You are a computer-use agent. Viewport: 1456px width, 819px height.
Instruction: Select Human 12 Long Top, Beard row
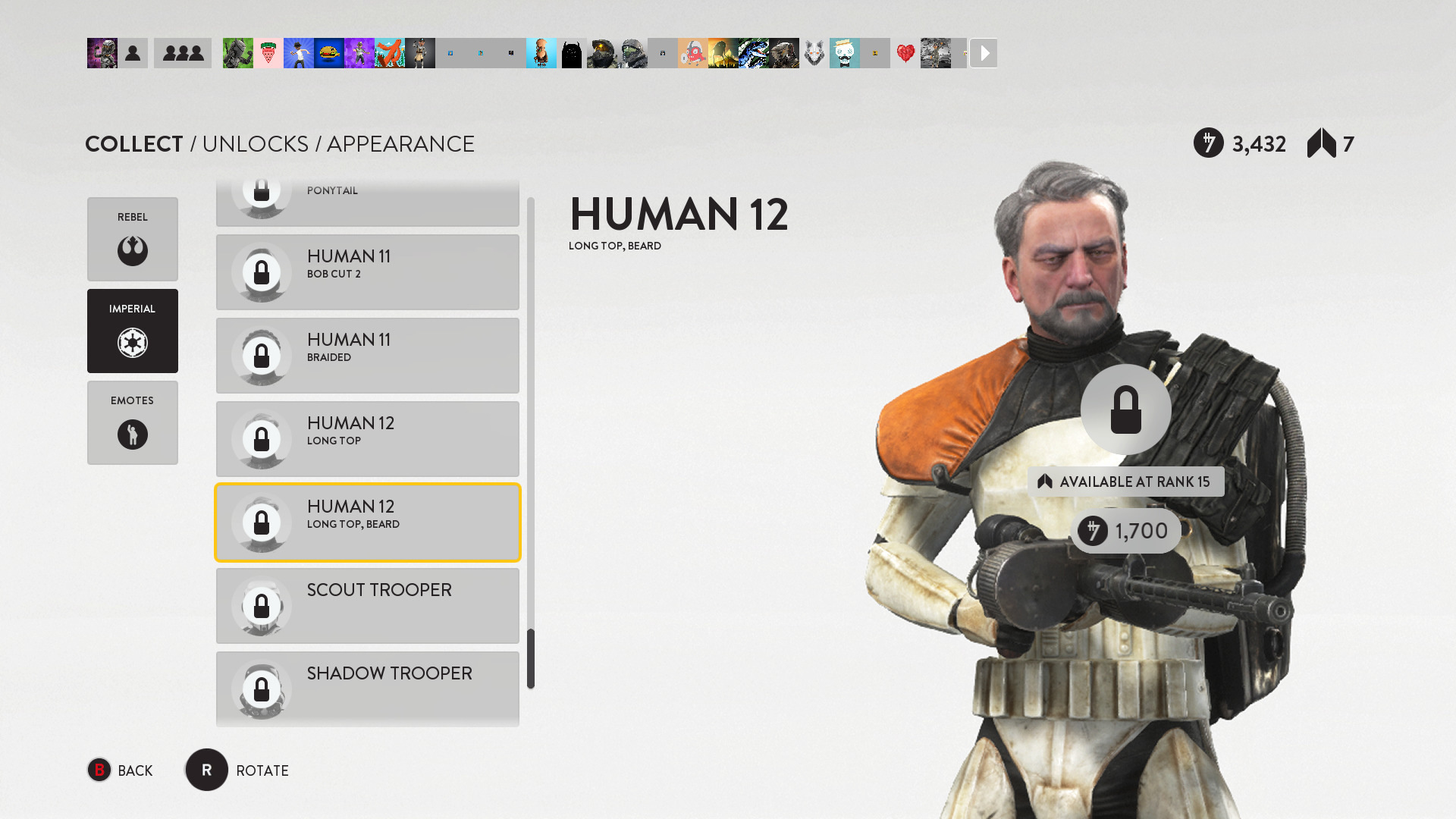367,522
